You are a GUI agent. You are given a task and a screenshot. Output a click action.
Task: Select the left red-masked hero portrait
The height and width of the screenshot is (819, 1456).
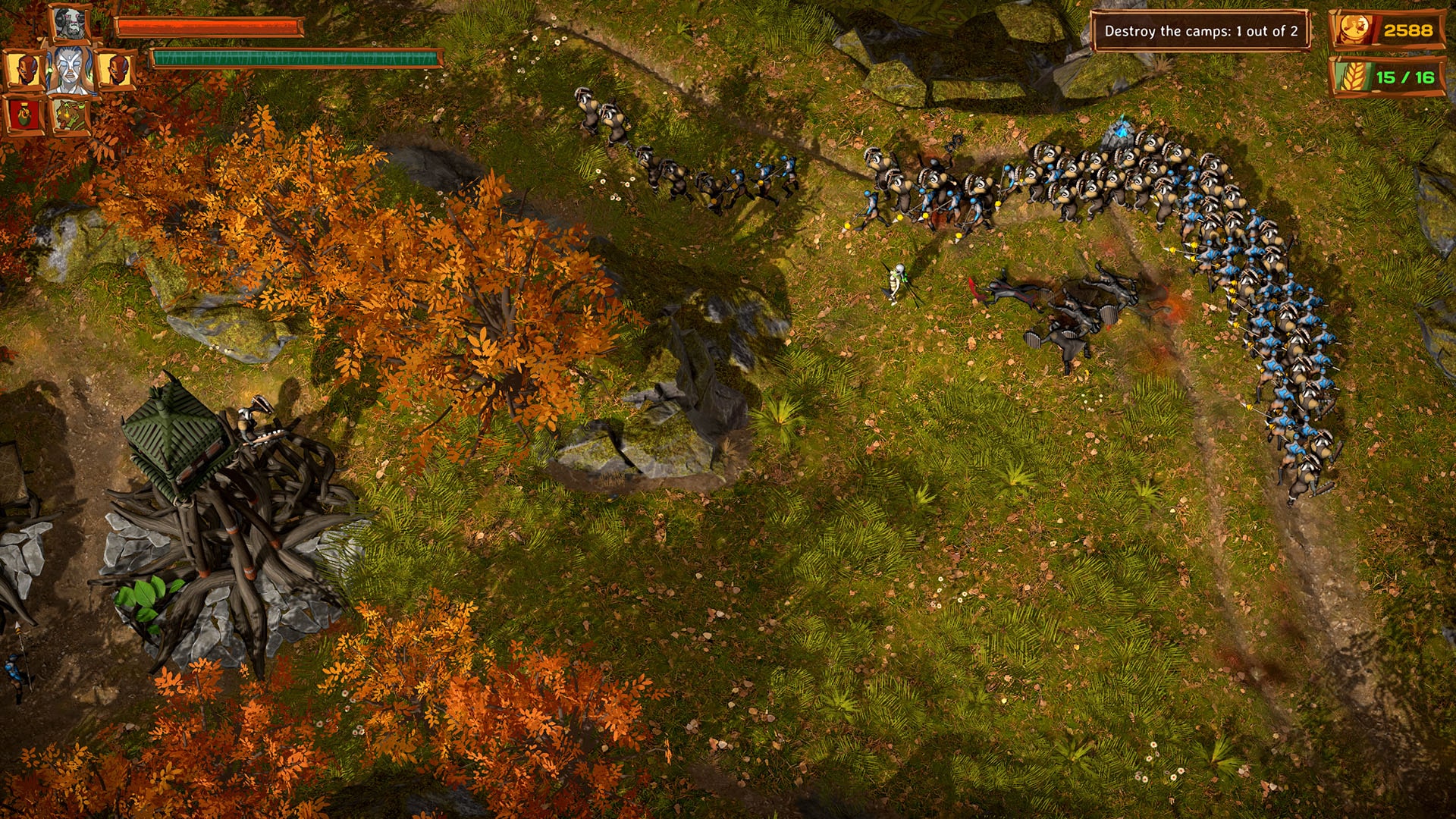[26, 70]
